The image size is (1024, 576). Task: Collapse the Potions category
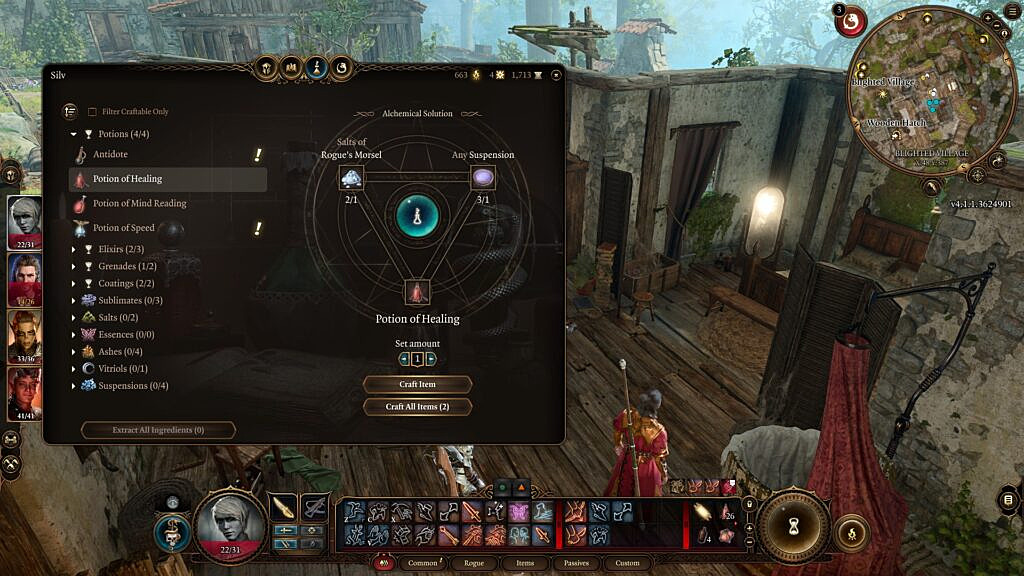[74, 134]
